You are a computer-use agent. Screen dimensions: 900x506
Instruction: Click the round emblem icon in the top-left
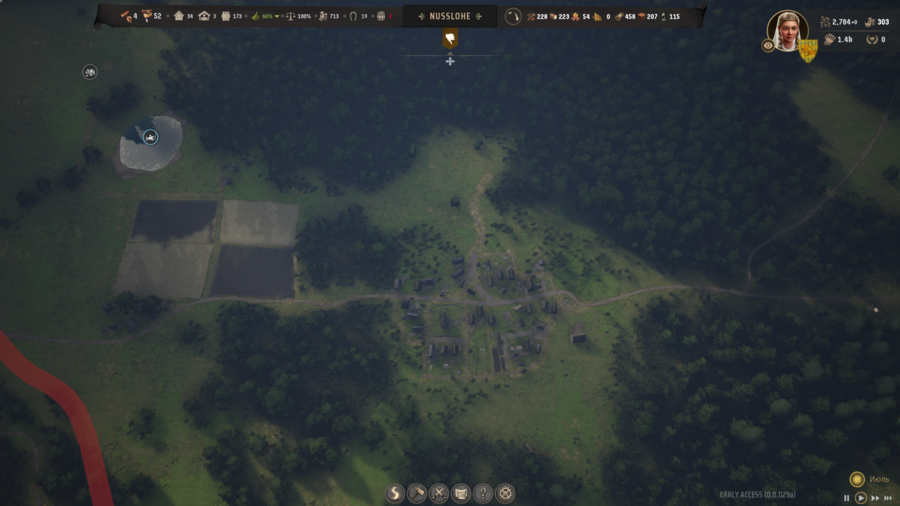pos(90,72)
